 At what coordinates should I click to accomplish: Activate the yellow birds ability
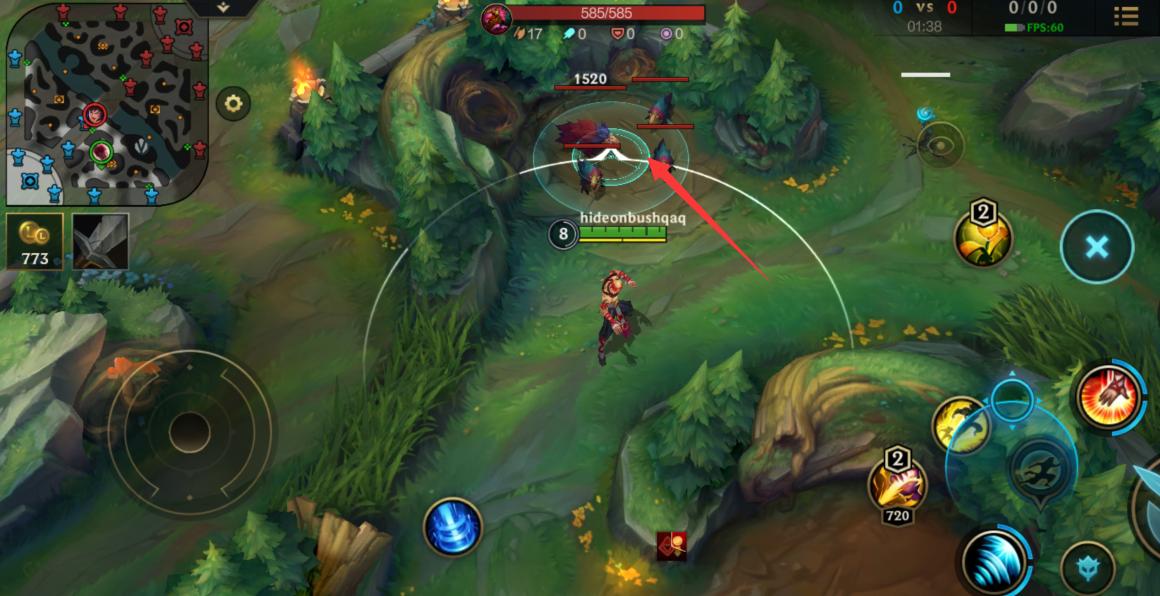959,423
